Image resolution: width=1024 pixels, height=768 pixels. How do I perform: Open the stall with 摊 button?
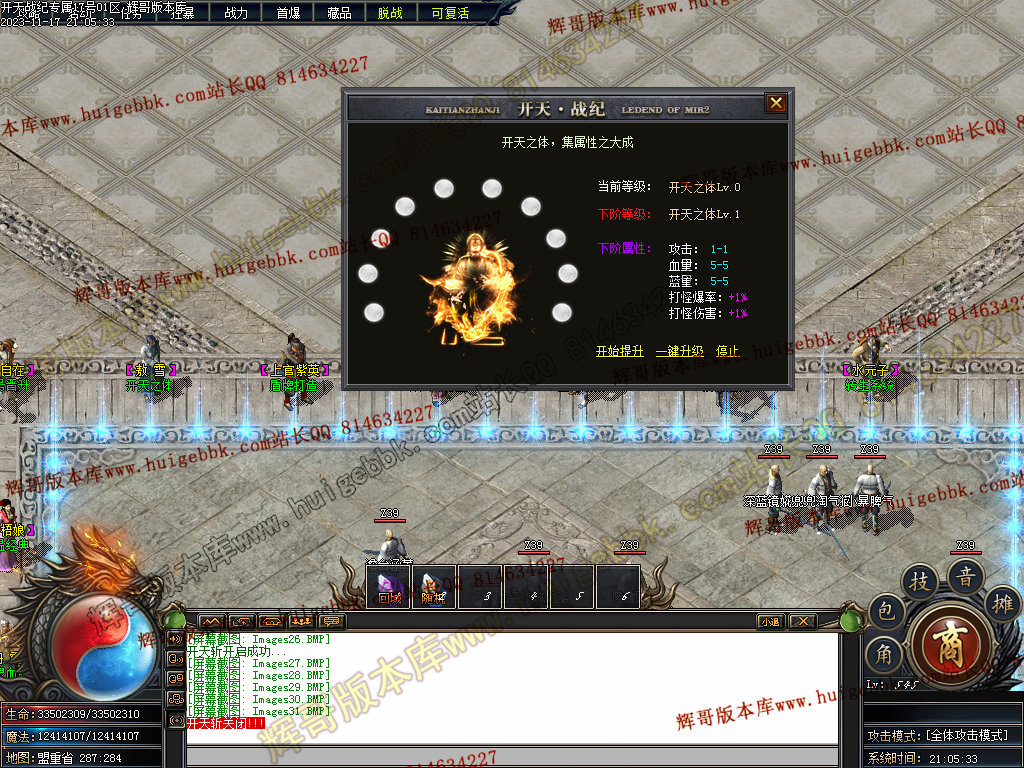click(x=1001, y=602)
